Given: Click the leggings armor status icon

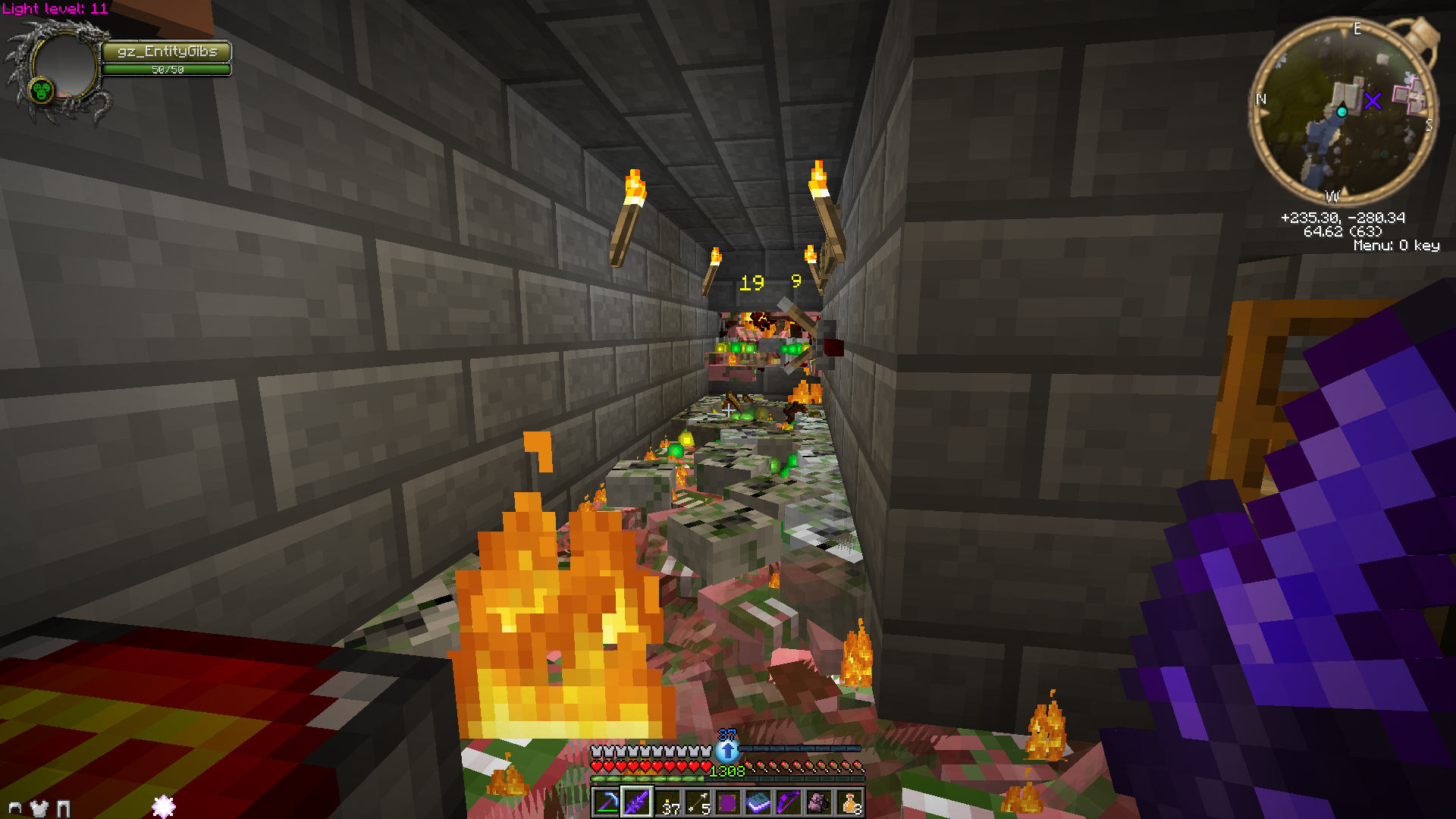Looking at the screenshot, I should [64, 808].
